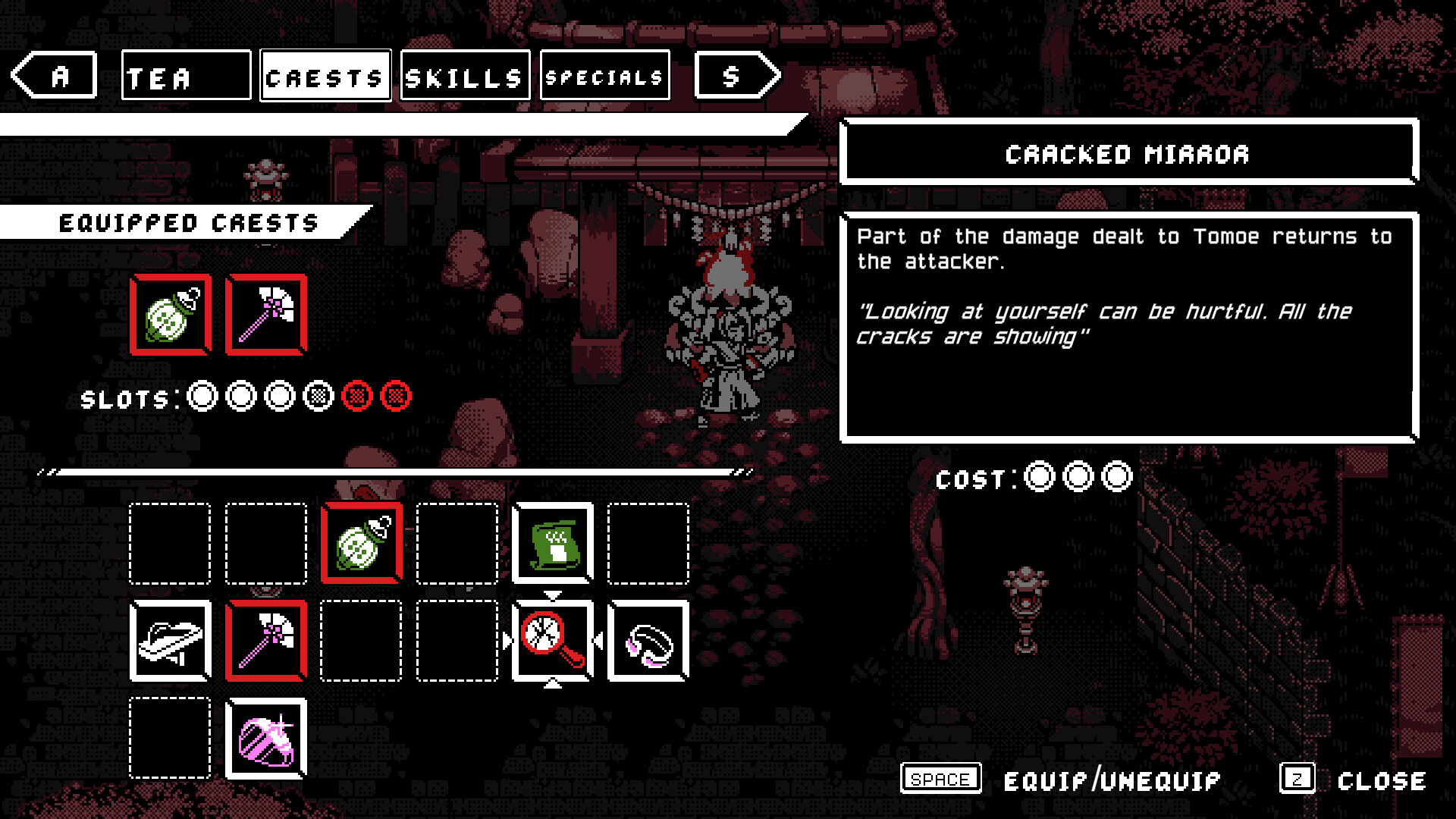Switch to the SKILLS tab
The image size is (1456, 819).
click(463, 75)
